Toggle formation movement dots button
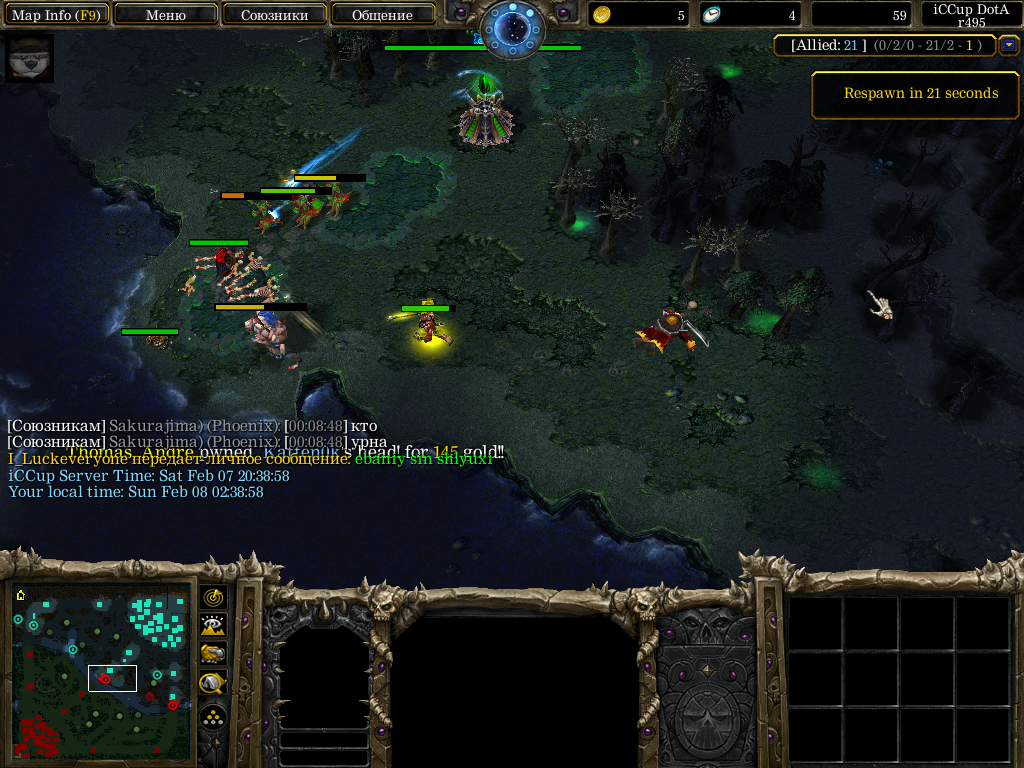 tap(213, 717)
